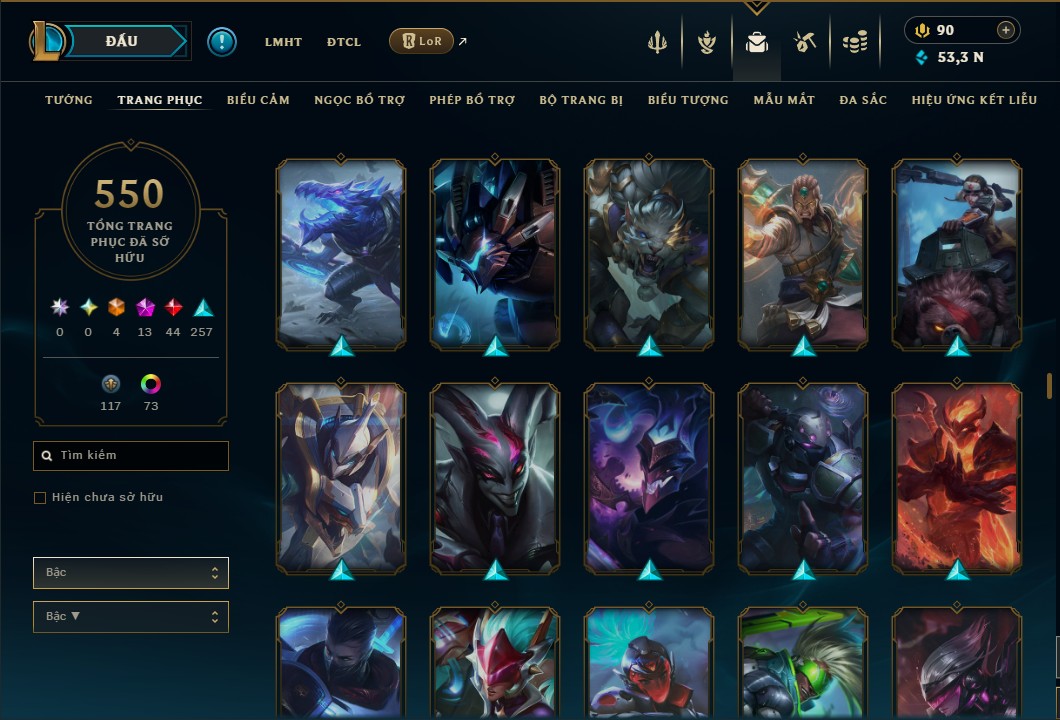
Task: Open the TƯỚNG champions tab
Action: 69,100
